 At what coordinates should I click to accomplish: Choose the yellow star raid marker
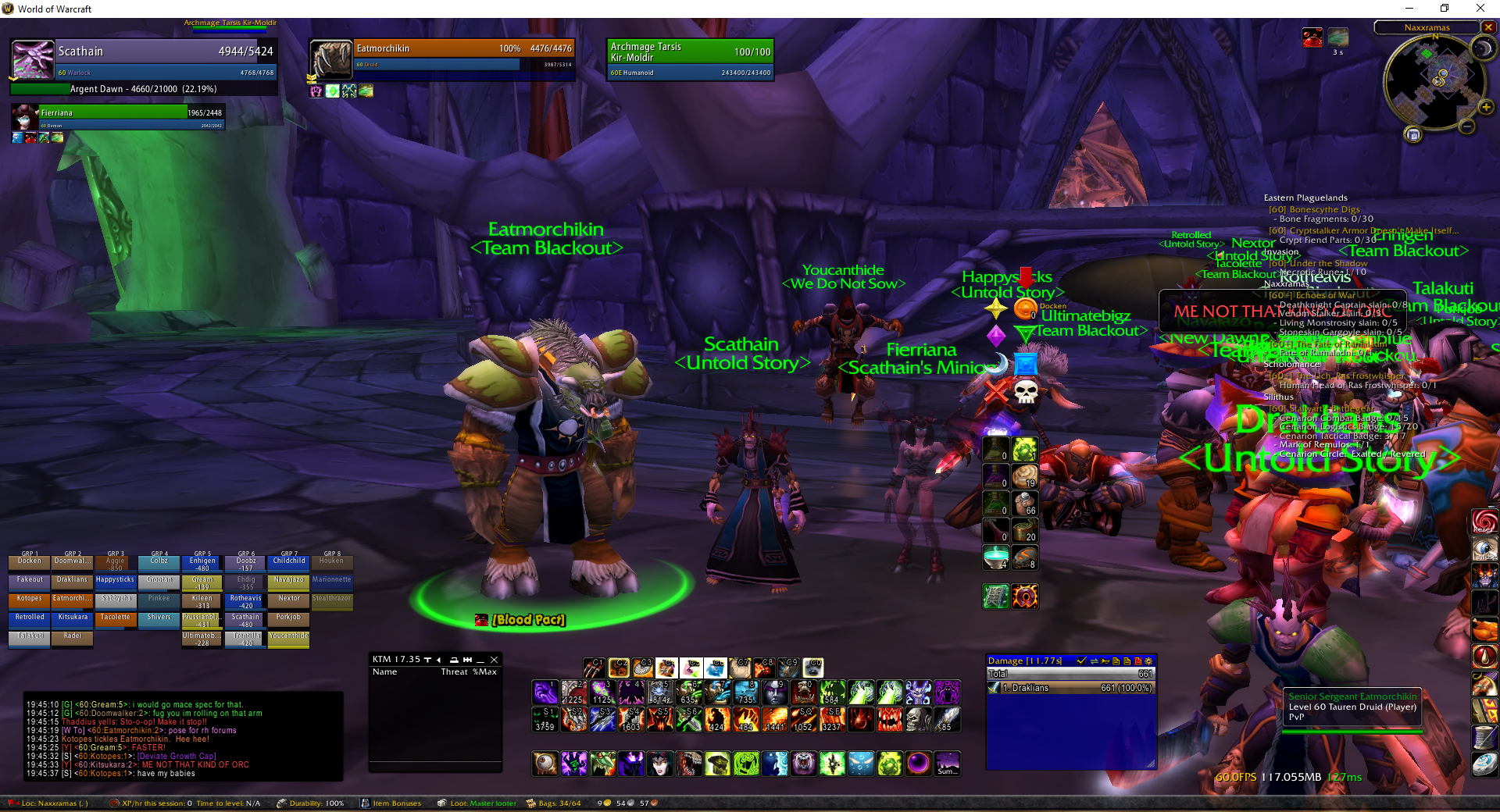click(x=995, y=309)
